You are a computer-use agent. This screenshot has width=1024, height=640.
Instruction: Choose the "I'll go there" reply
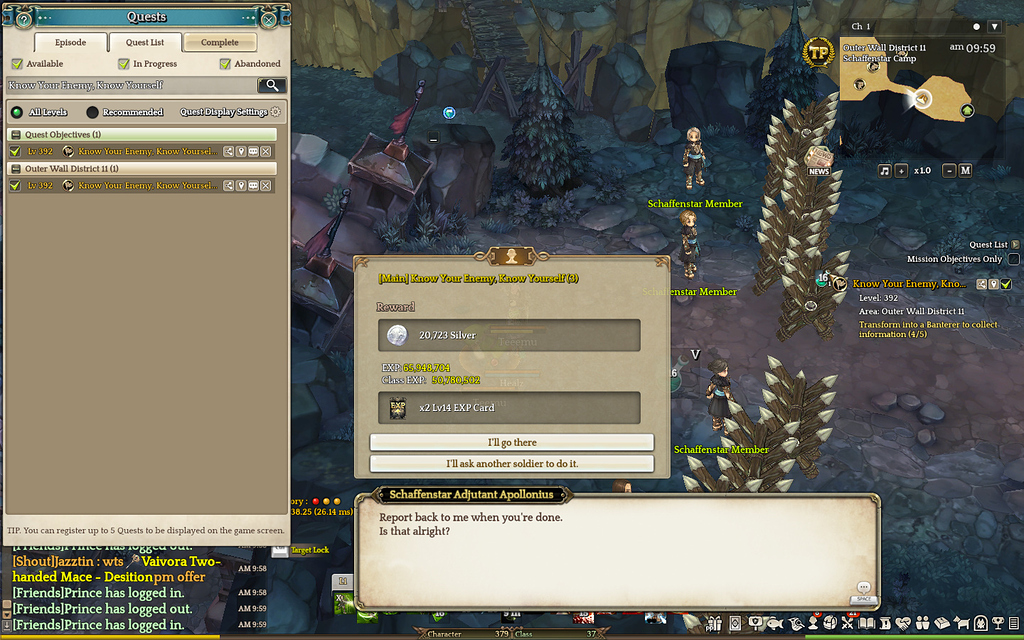point(511,442)
